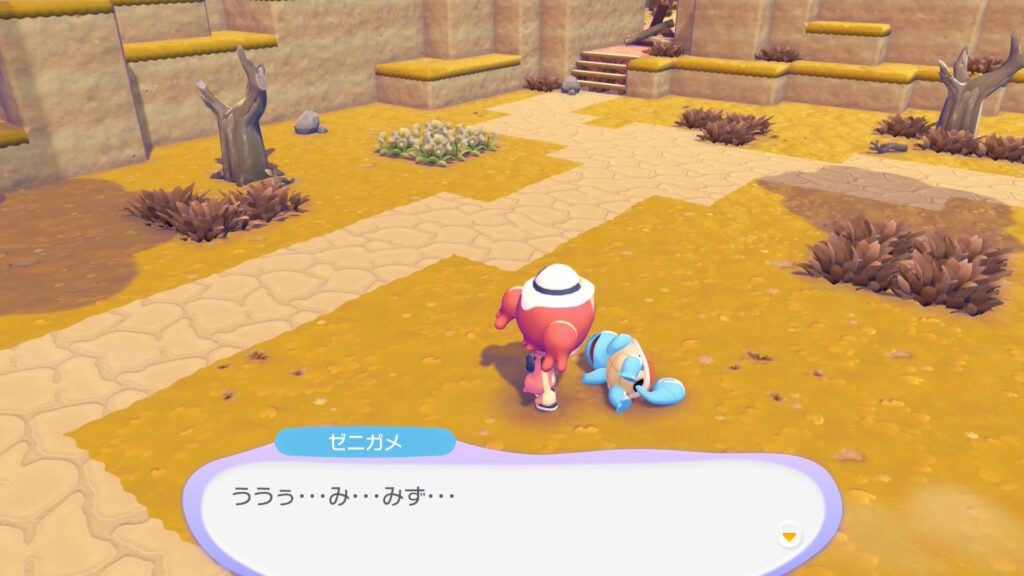
Task: Advance dialogue with the orange arrow indicator
Action: point(790,537)
